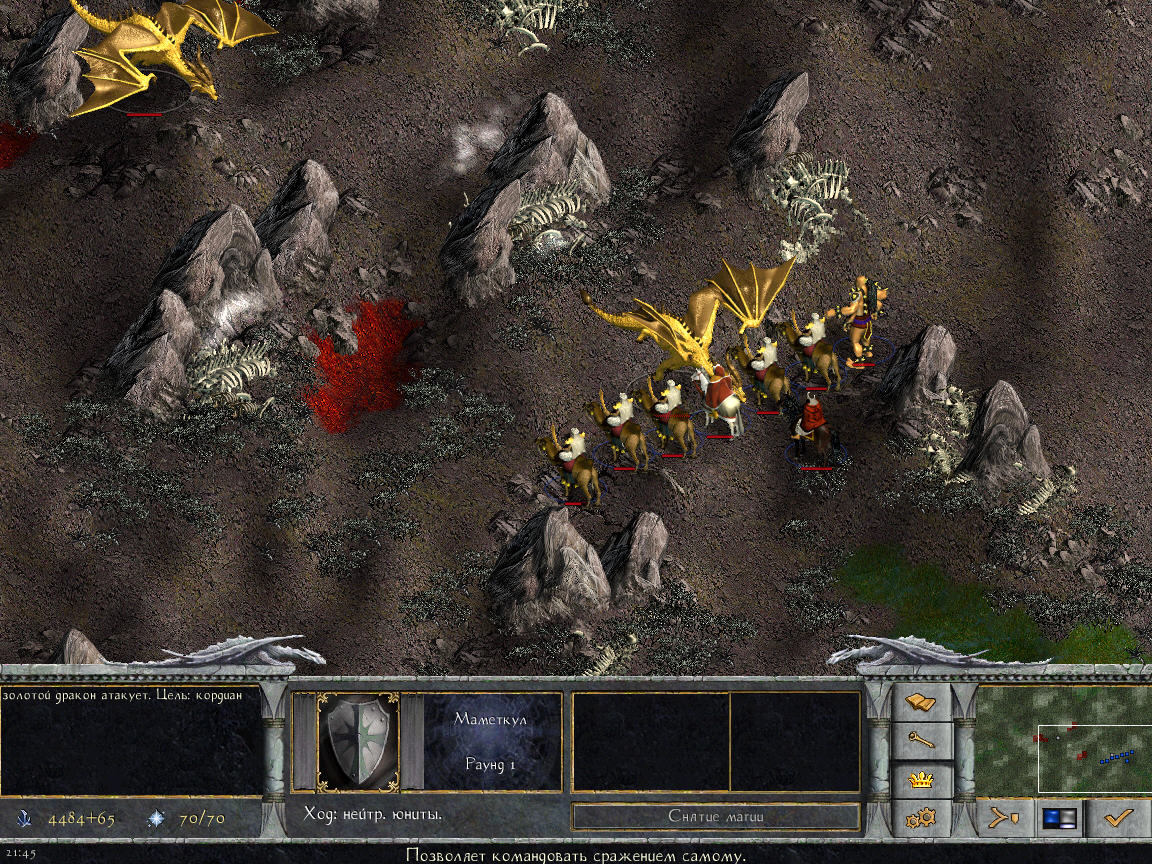Click the Снятие магии spell bar

pyautogui.click(x=716, y=816)
